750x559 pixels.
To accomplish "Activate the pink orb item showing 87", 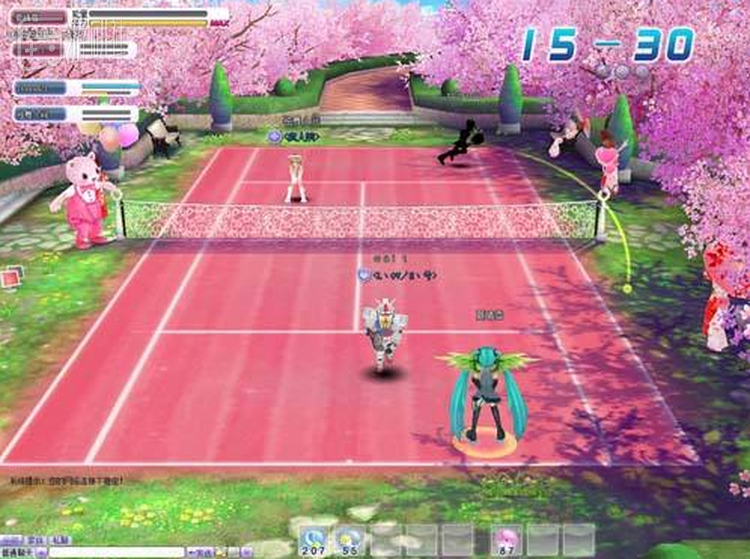I will pyautogui.click(x=504, y=540).
